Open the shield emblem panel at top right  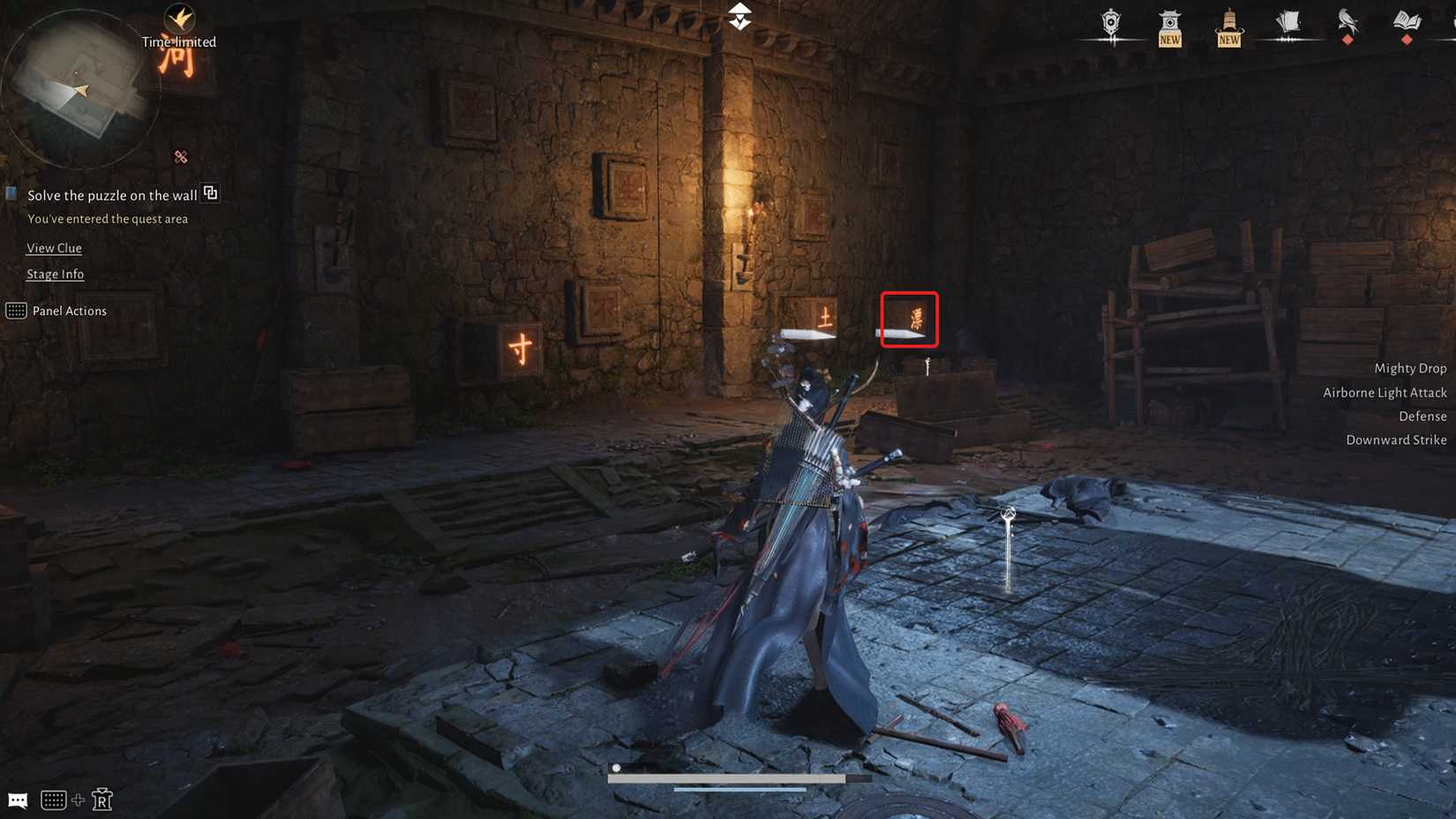[x=1110, y=24]
